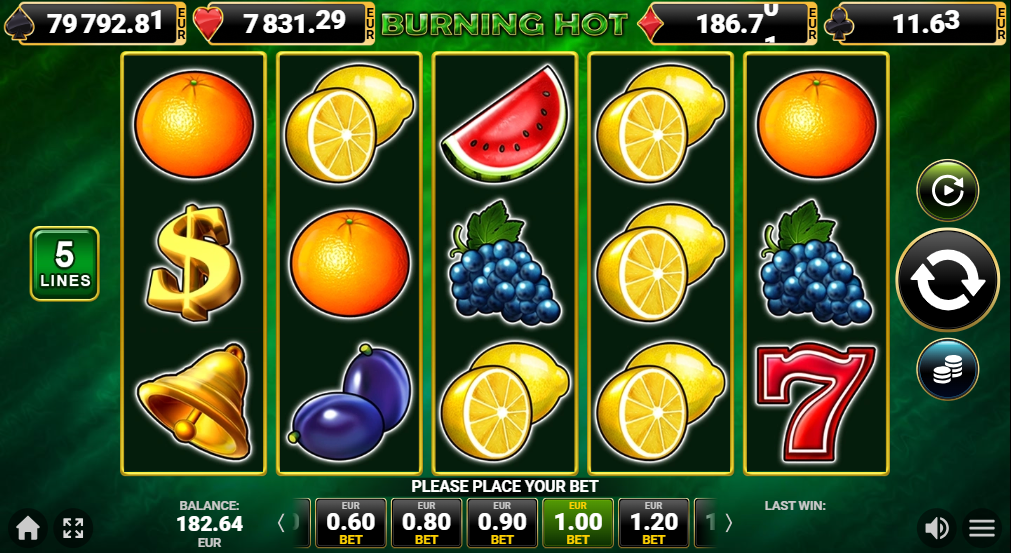1011x553 pixels.
Task: Show higher bets with the right arrow
Action: tap(728, 523)
